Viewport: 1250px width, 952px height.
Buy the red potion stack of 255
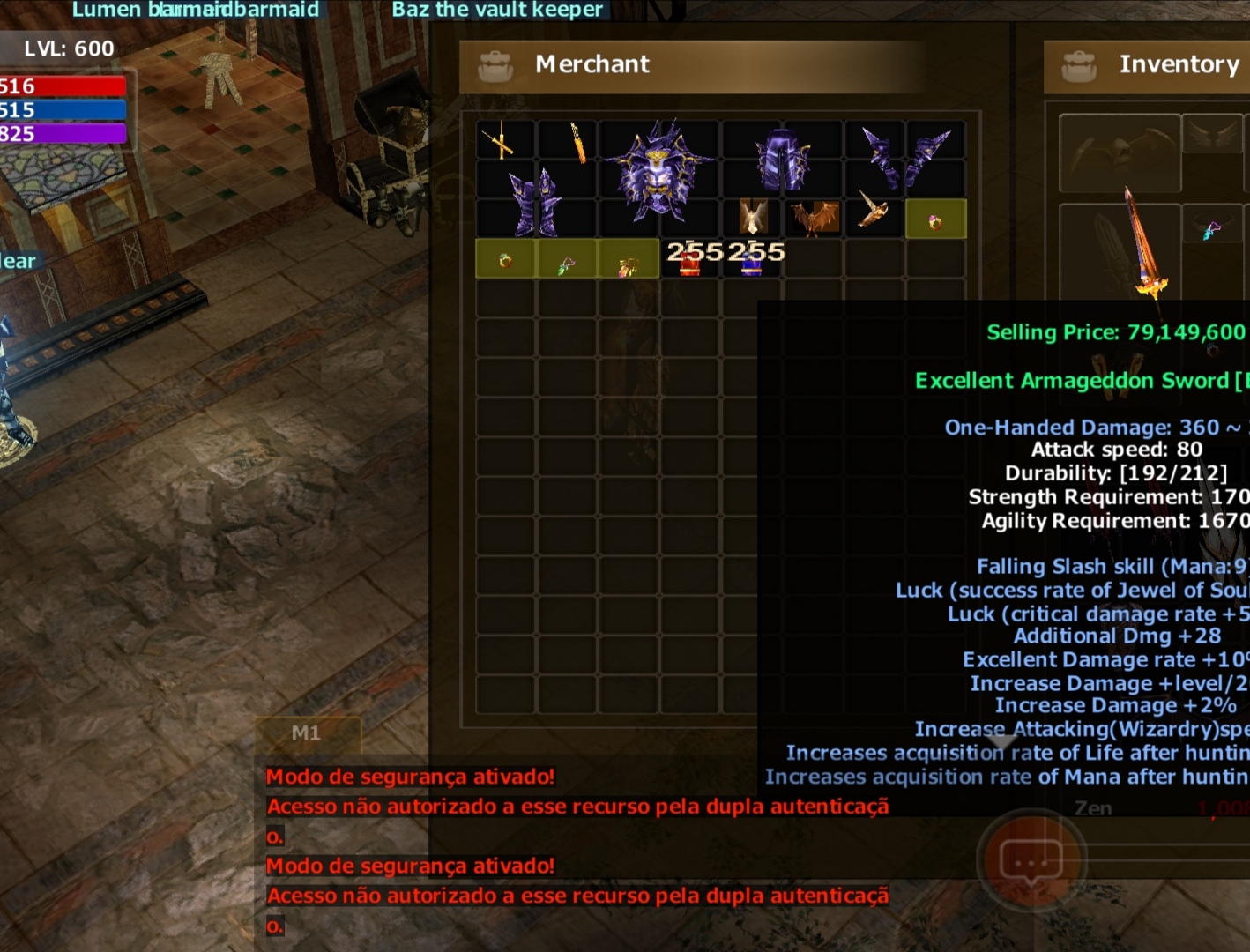click(x=690, y=259)
